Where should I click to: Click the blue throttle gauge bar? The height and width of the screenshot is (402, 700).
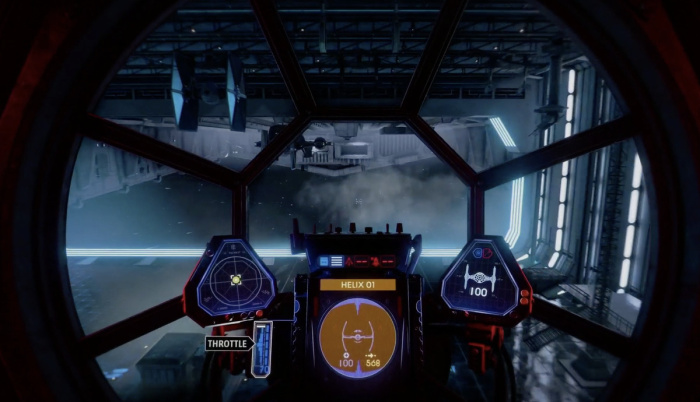pos(262,349)
